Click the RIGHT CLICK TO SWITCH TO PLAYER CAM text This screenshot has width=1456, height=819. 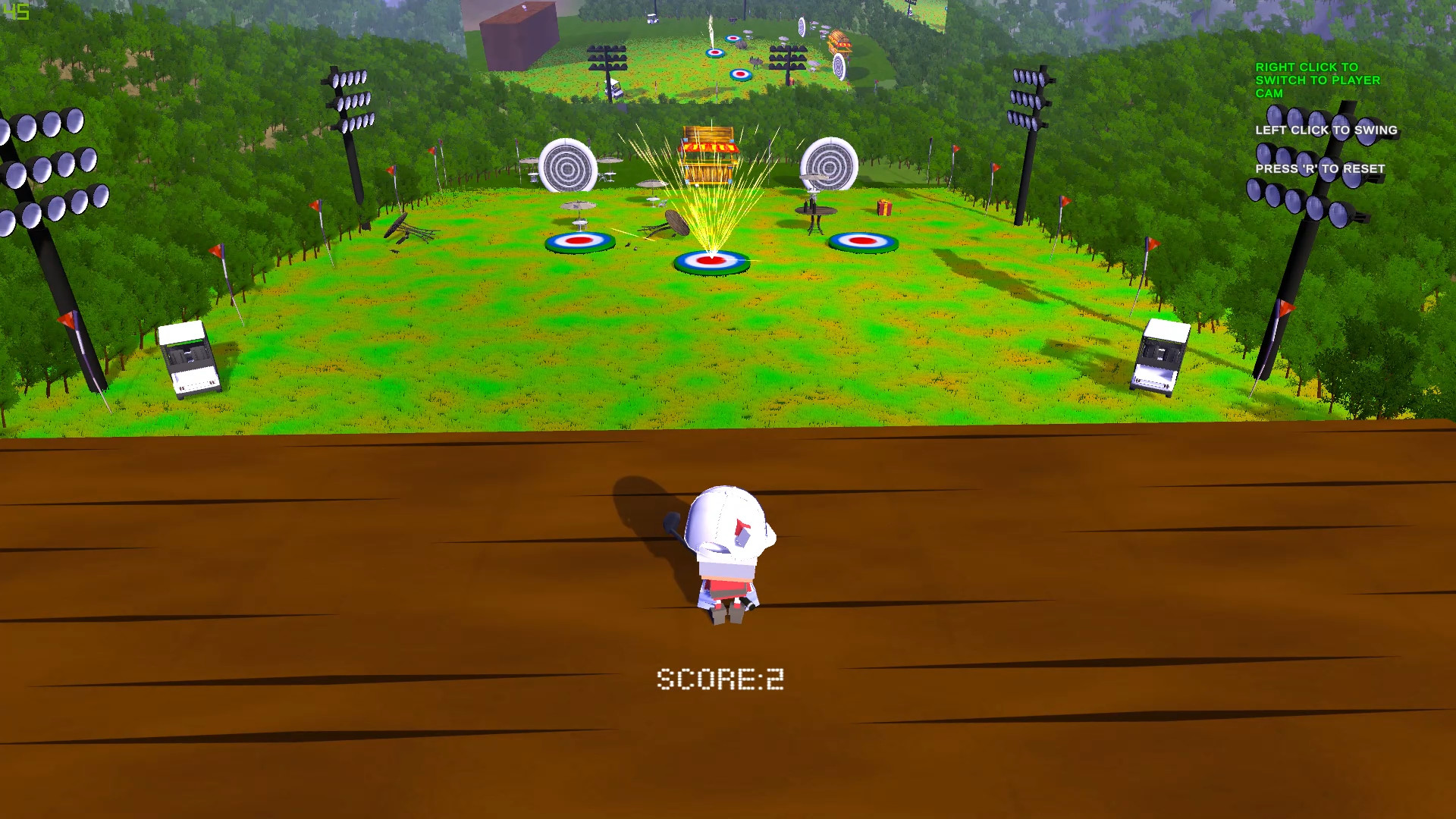point(1317,80)
